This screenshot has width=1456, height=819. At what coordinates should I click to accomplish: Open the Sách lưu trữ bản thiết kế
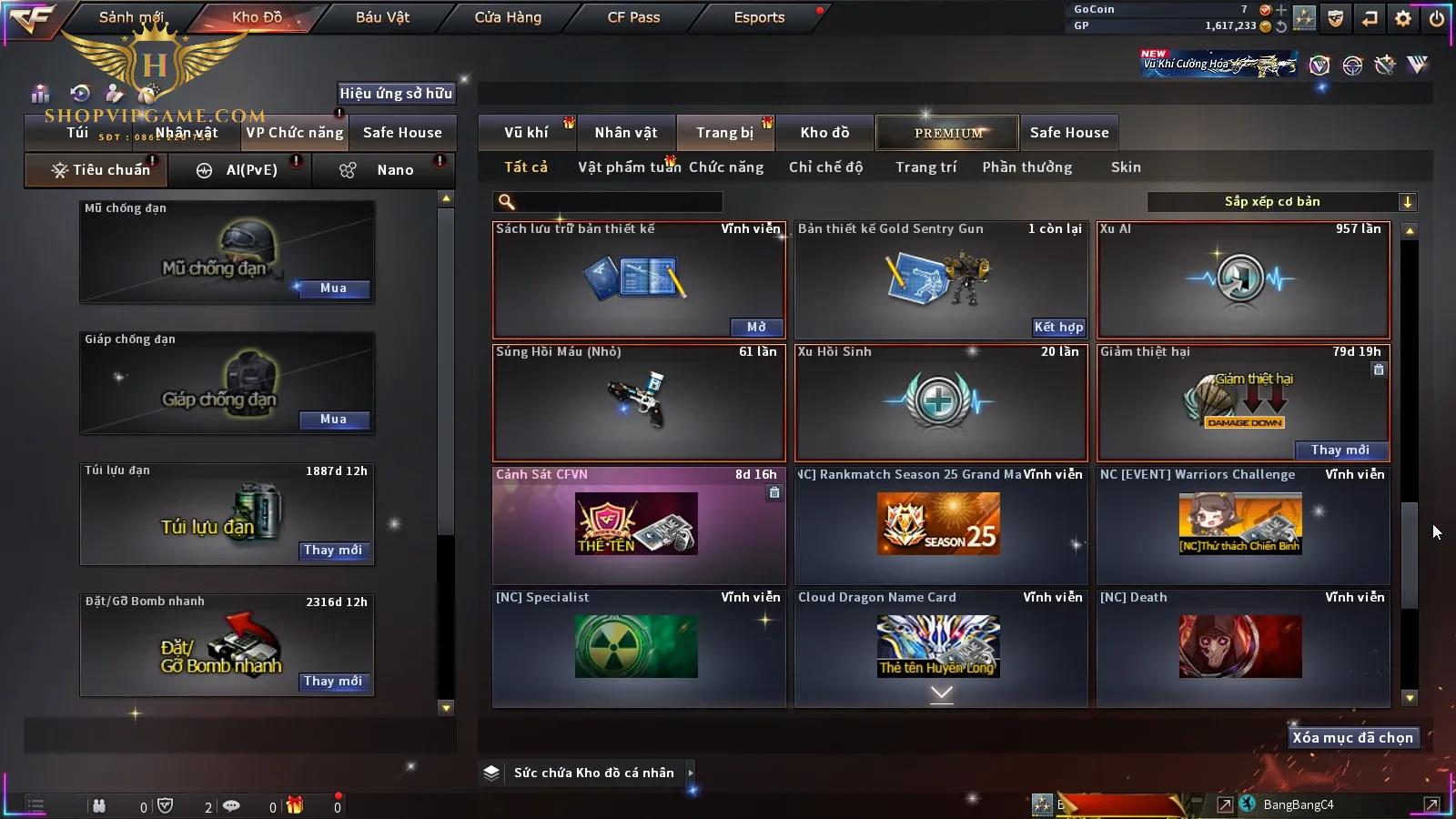[756, 328]
